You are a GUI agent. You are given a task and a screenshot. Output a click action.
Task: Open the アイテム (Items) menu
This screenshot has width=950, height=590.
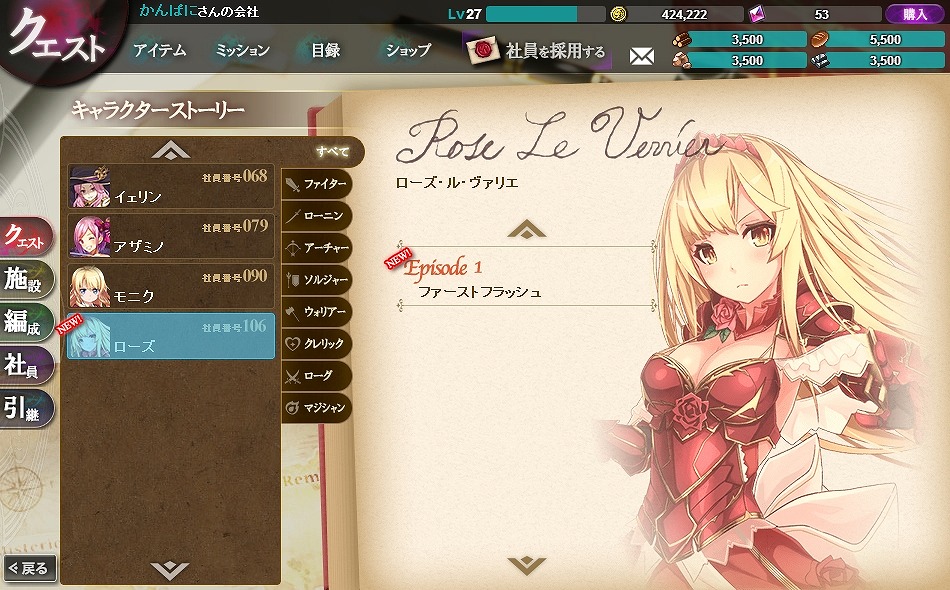159,50
